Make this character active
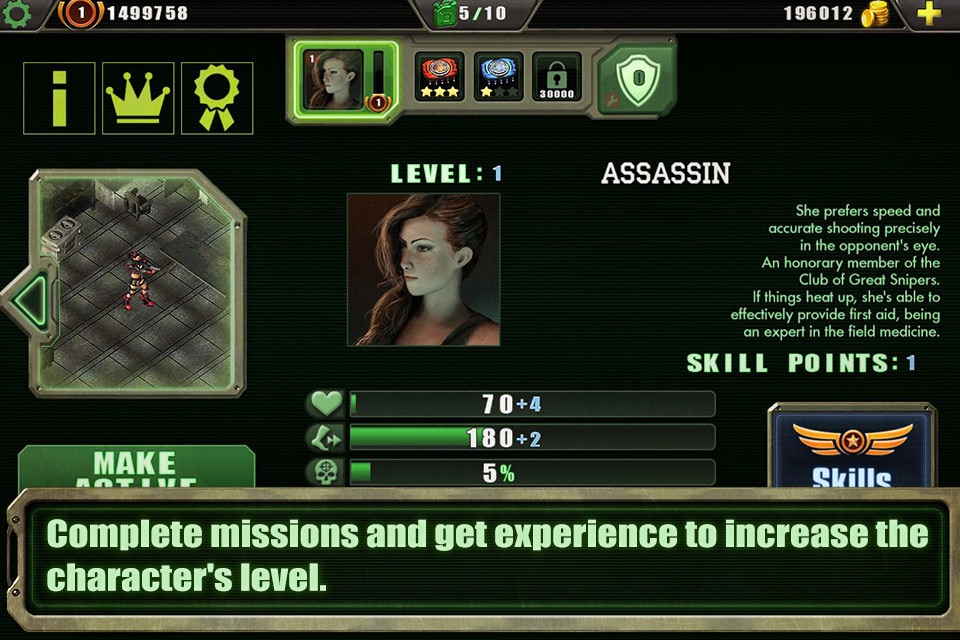Image resolution: width=960 pixels, height=640 pixels. [136, 467]
